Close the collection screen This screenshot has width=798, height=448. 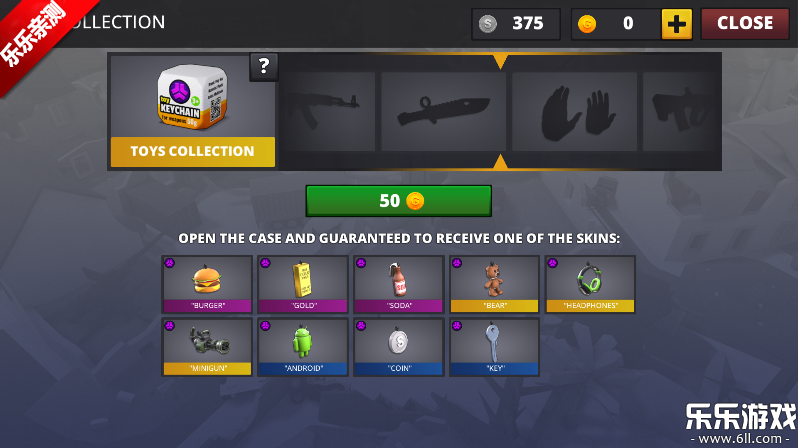pyautogui.click(x=744, y=23)
